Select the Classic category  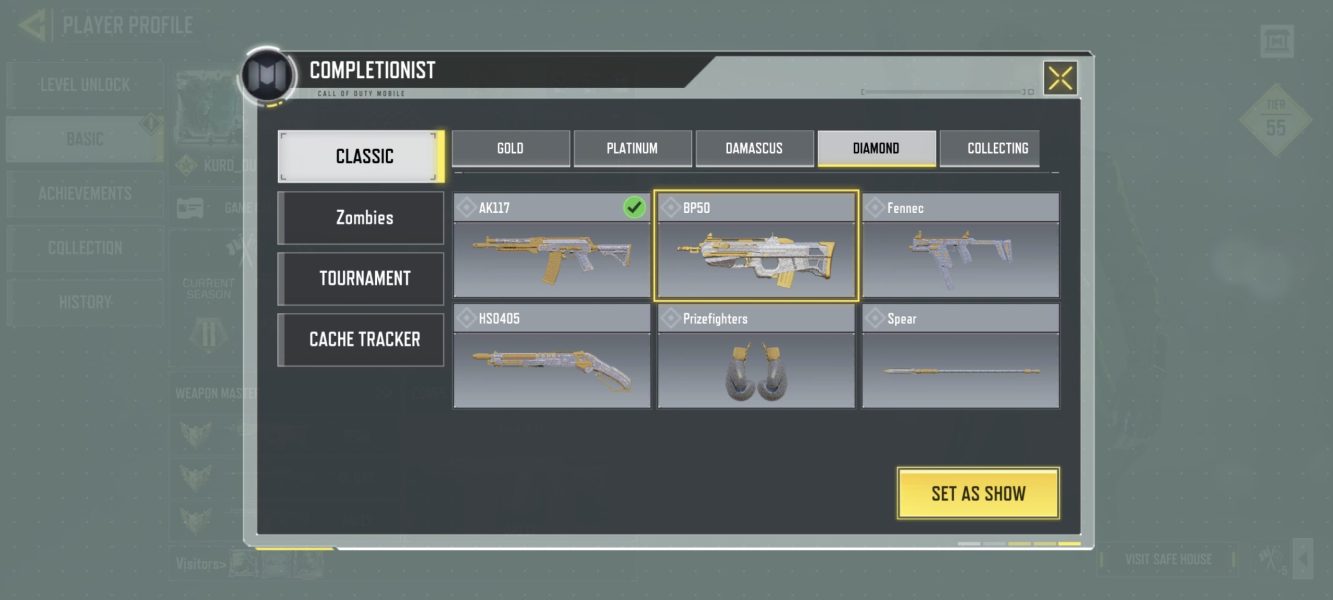coord(361,156)
